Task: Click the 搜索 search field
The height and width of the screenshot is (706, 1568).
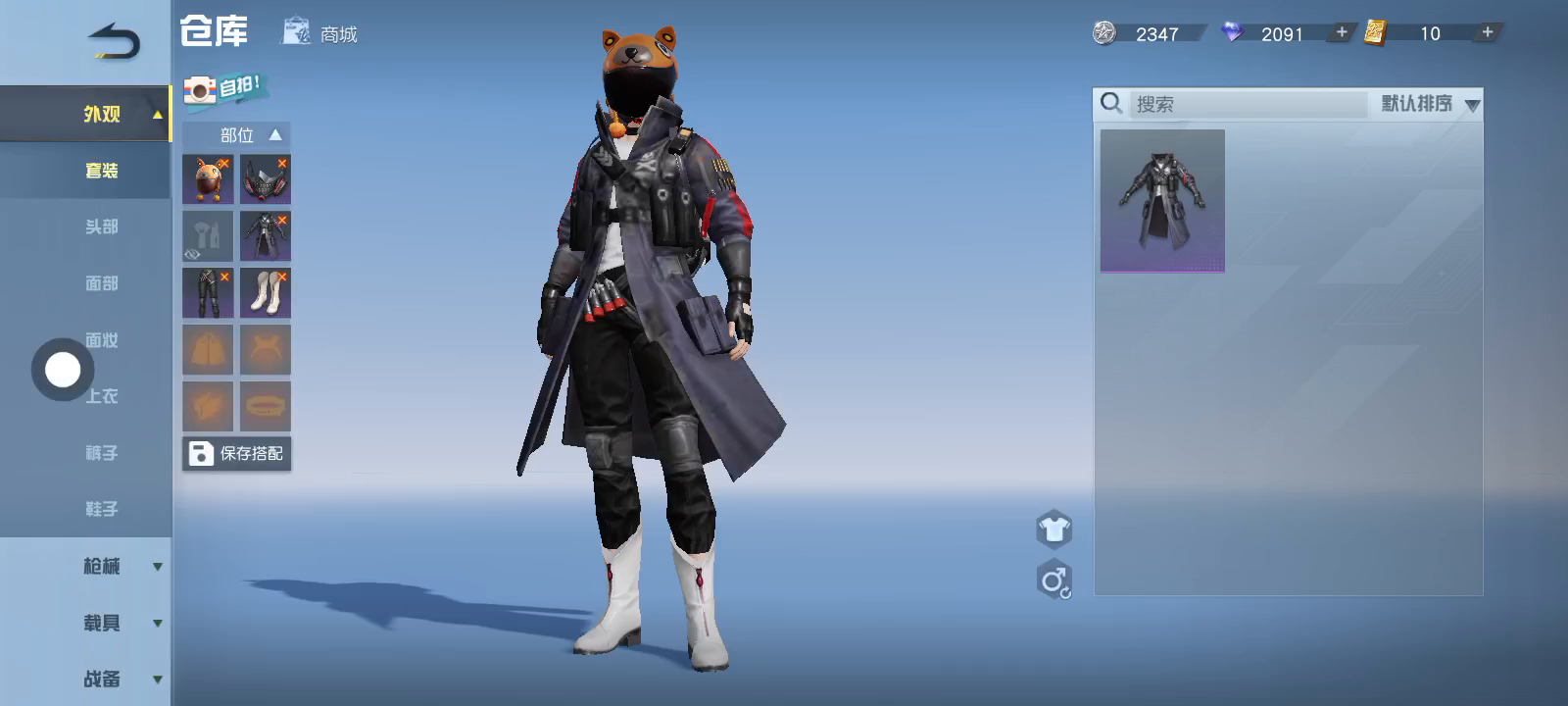Action: point(1249,104)
